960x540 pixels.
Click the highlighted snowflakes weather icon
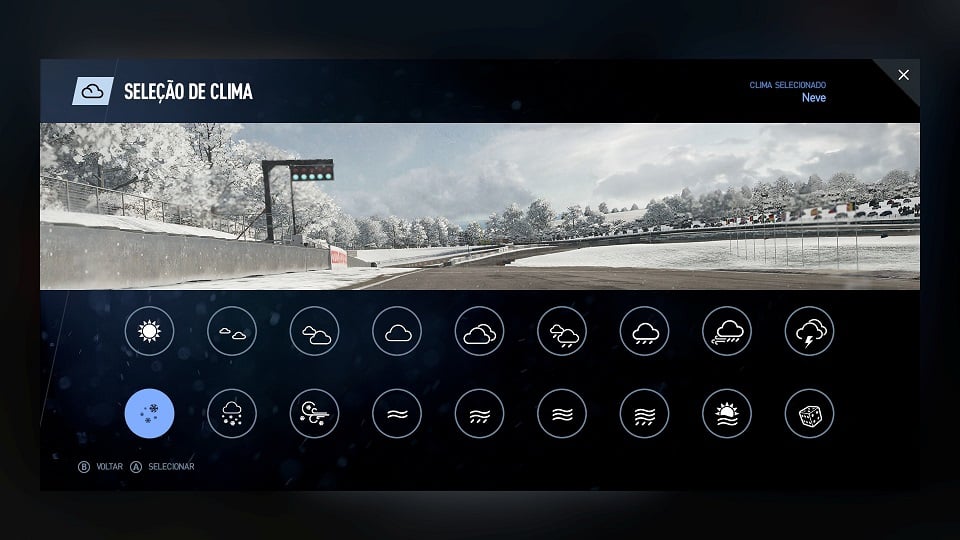pos(150,413)
